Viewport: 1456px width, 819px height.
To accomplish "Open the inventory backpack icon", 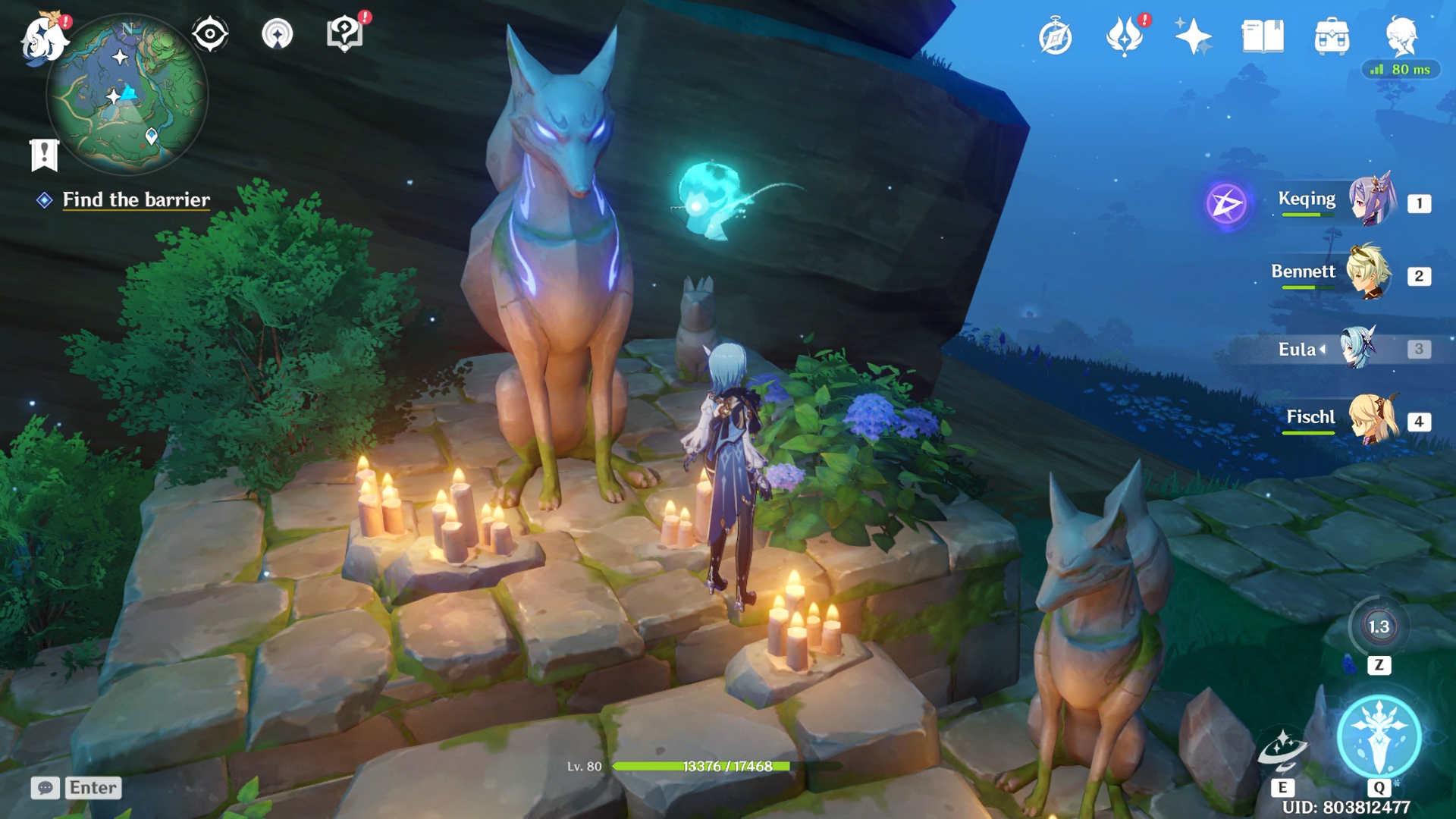I will pyautogui.click(x=1332, y=36).
